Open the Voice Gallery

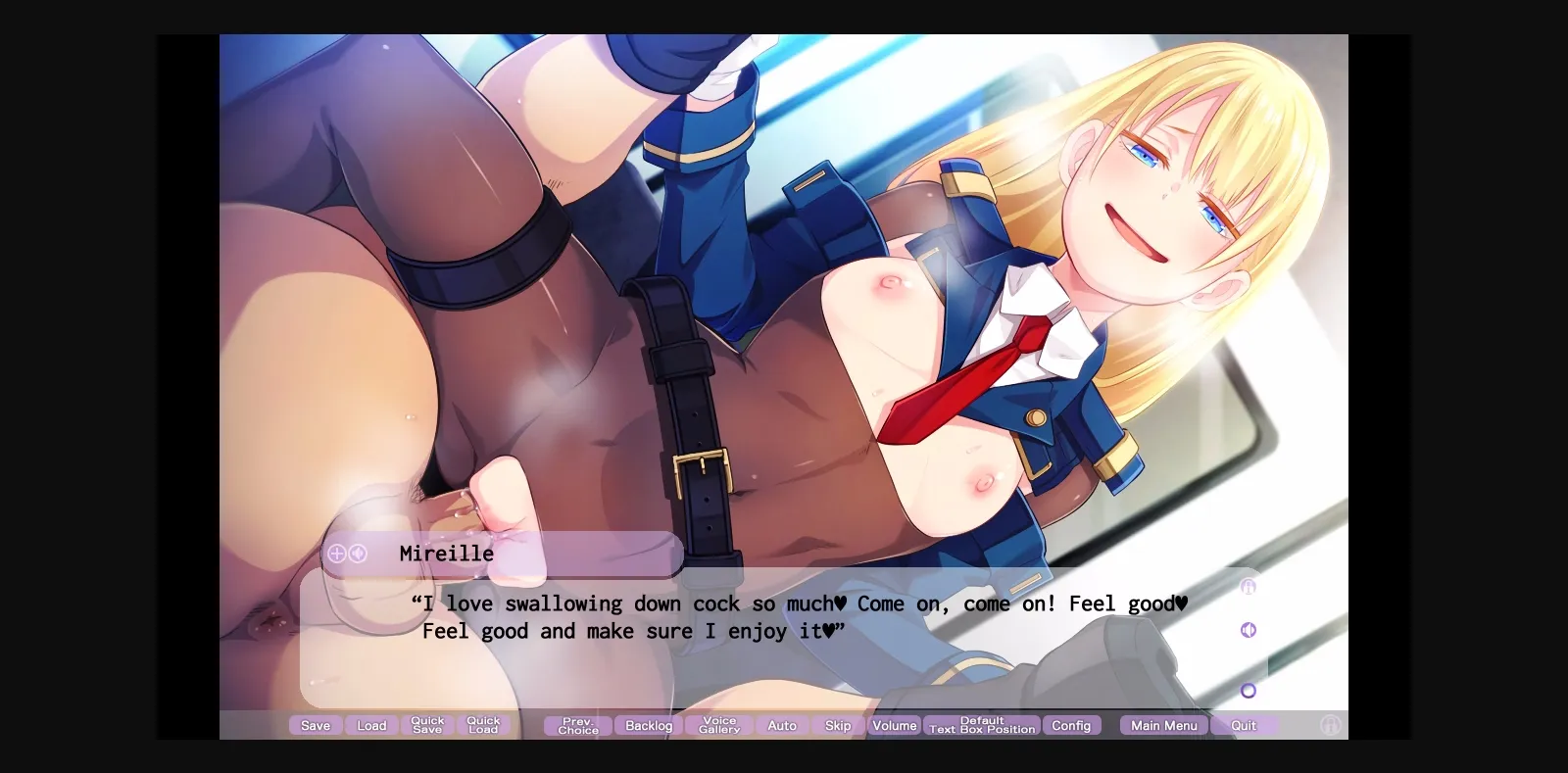pyautogui.click(x=719, y=725)
